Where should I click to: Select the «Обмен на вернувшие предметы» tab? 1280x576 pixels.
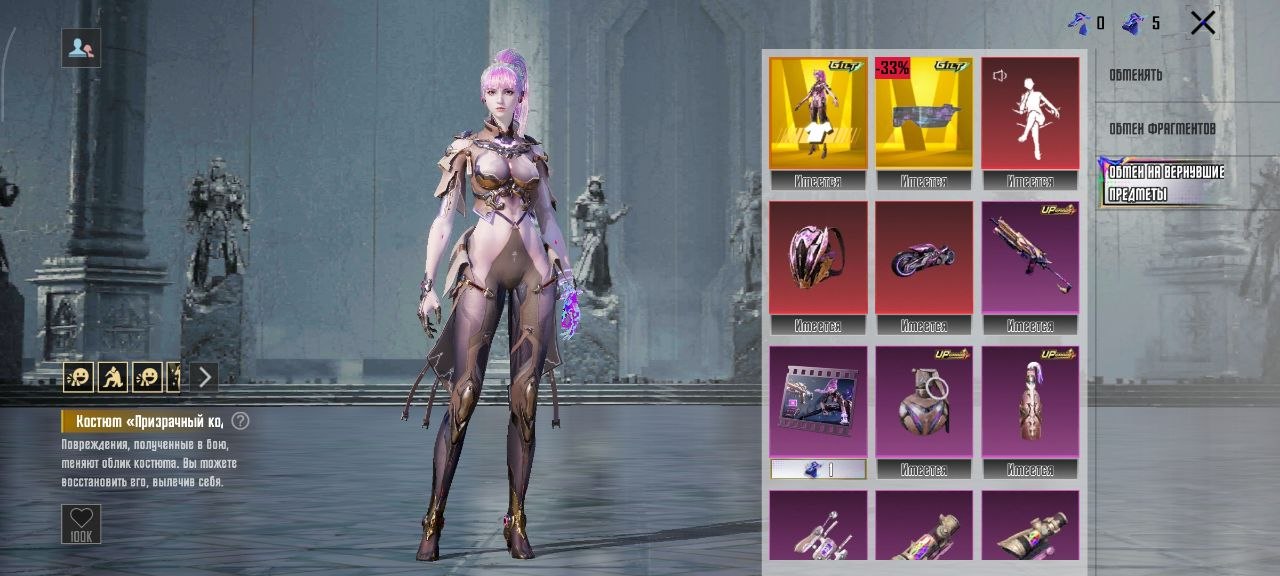point(1166,182)
